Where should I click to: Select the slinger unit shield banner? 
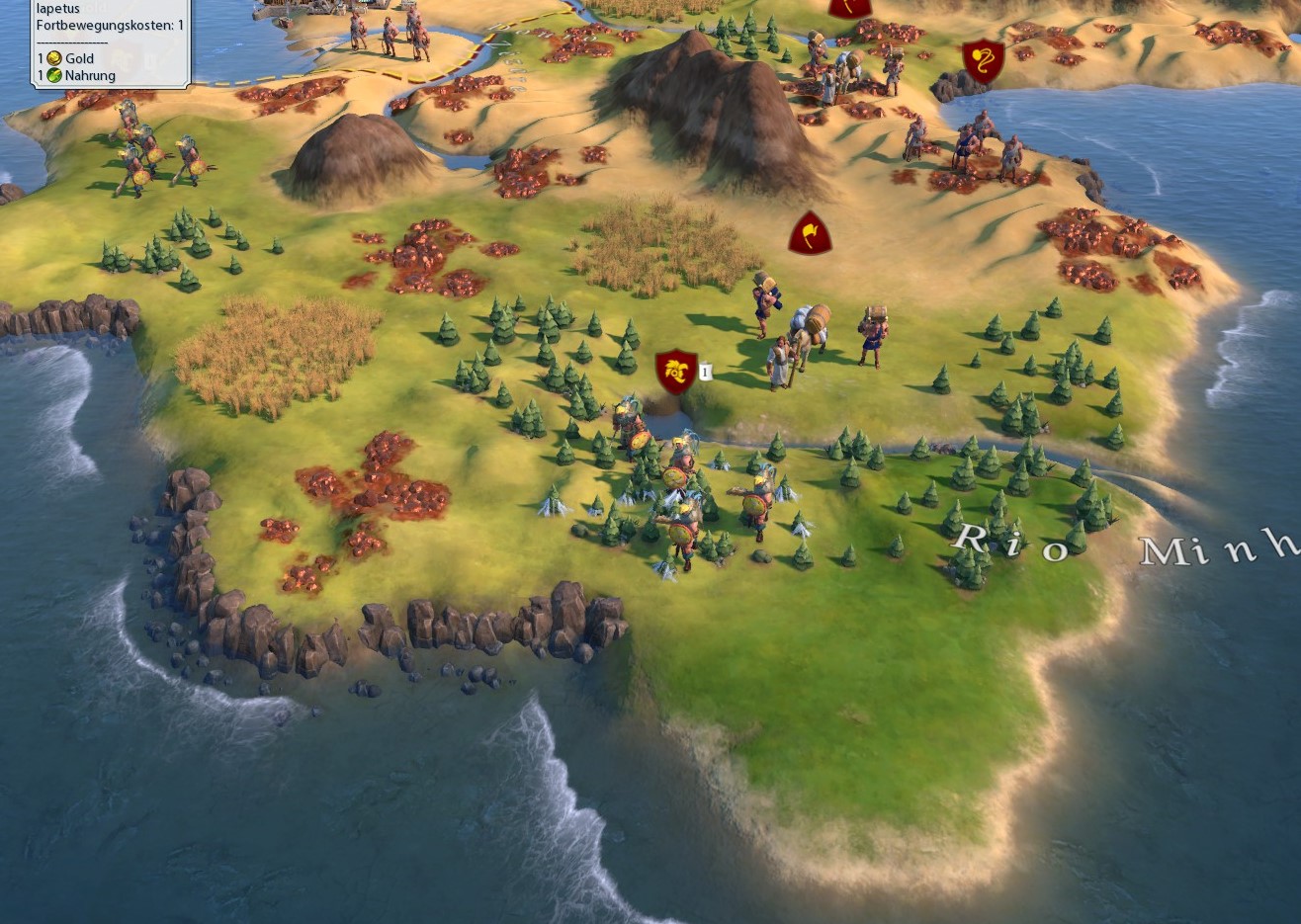click(x=983, y=61)
